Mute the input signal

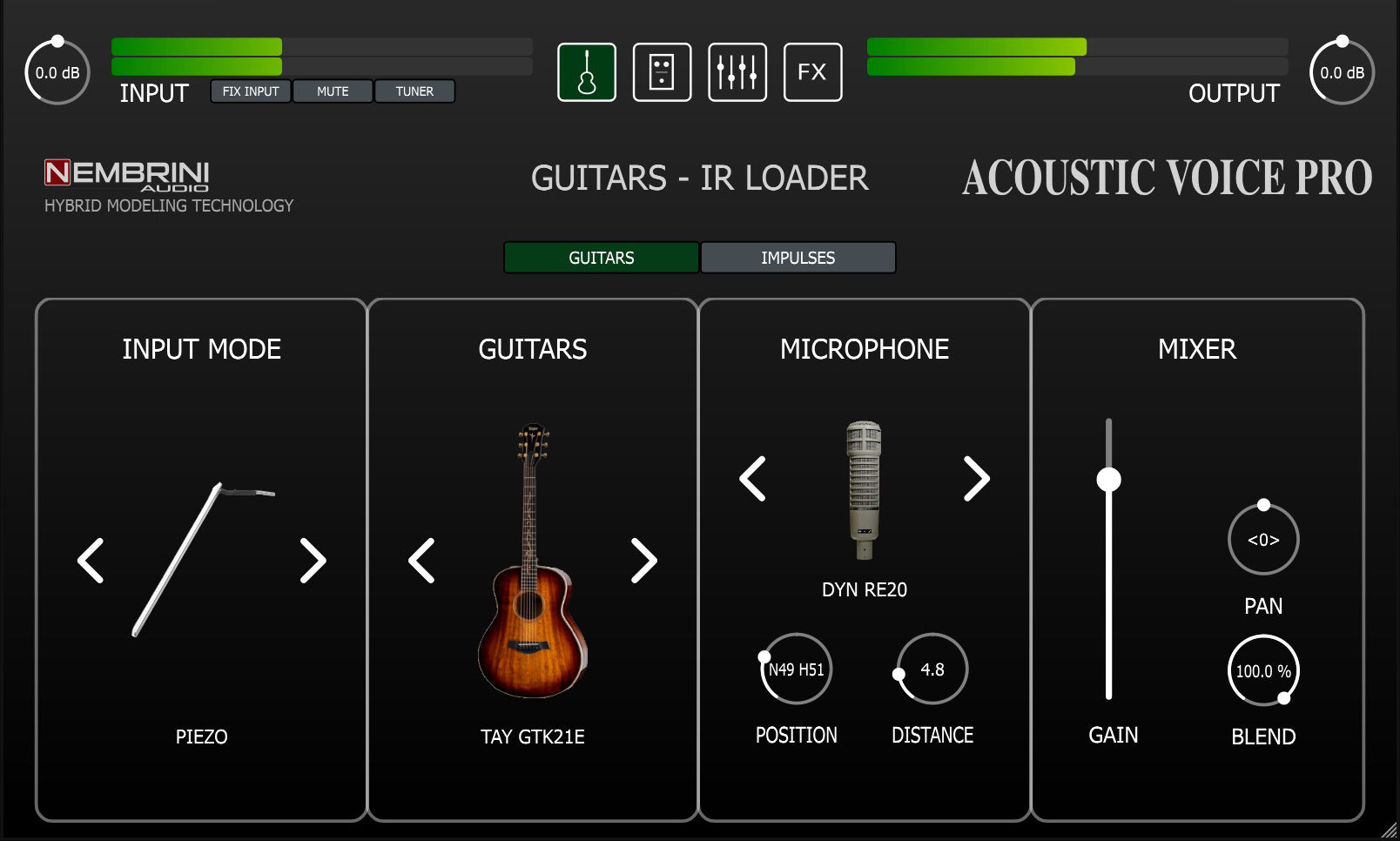333,91
